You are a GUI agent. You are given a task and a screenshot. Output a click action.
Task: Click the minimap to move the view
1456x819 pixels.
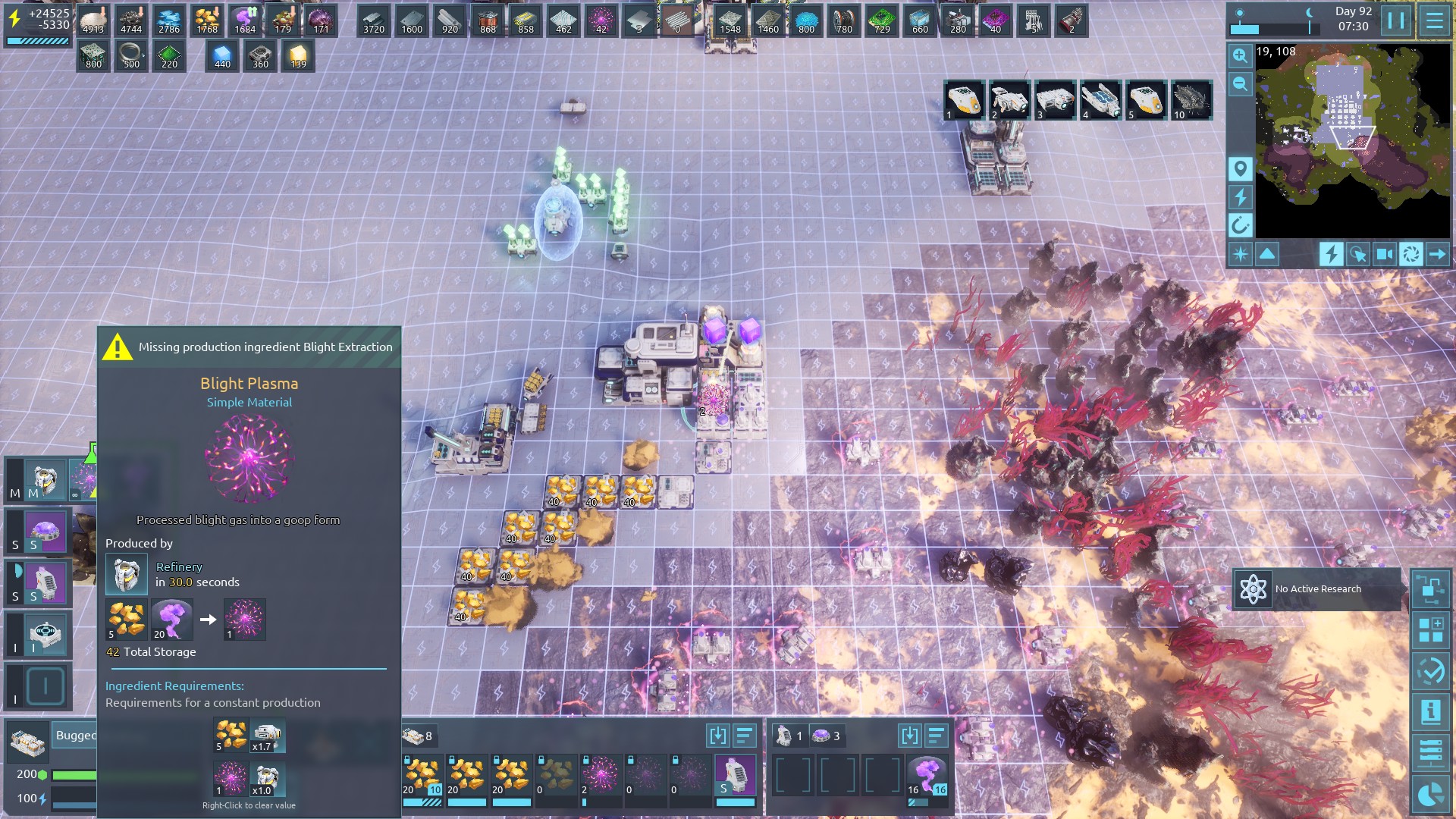(x=1352, y=140)
